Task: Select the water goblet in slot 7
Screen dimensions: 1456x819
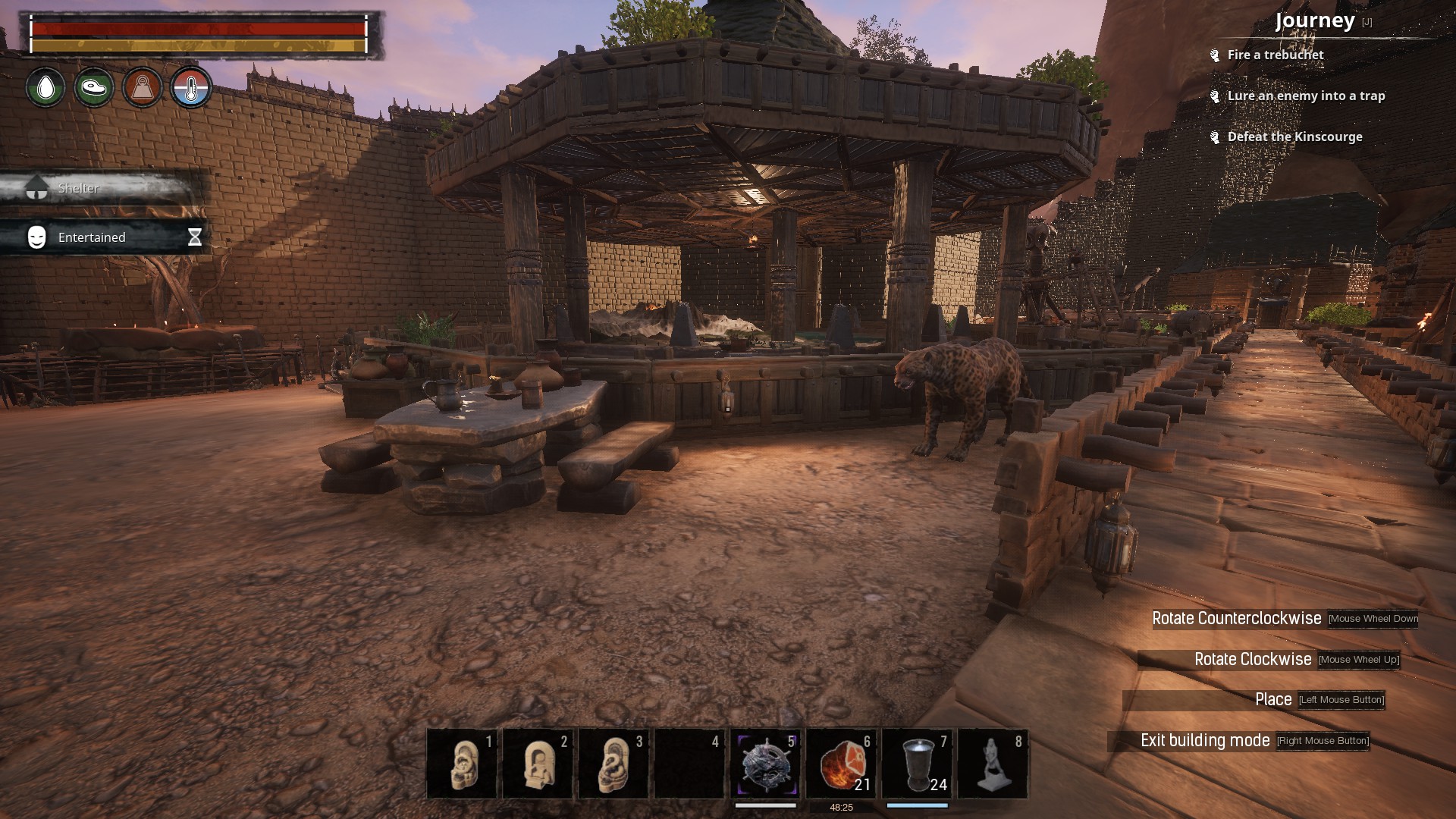Action: coord(917,764)
